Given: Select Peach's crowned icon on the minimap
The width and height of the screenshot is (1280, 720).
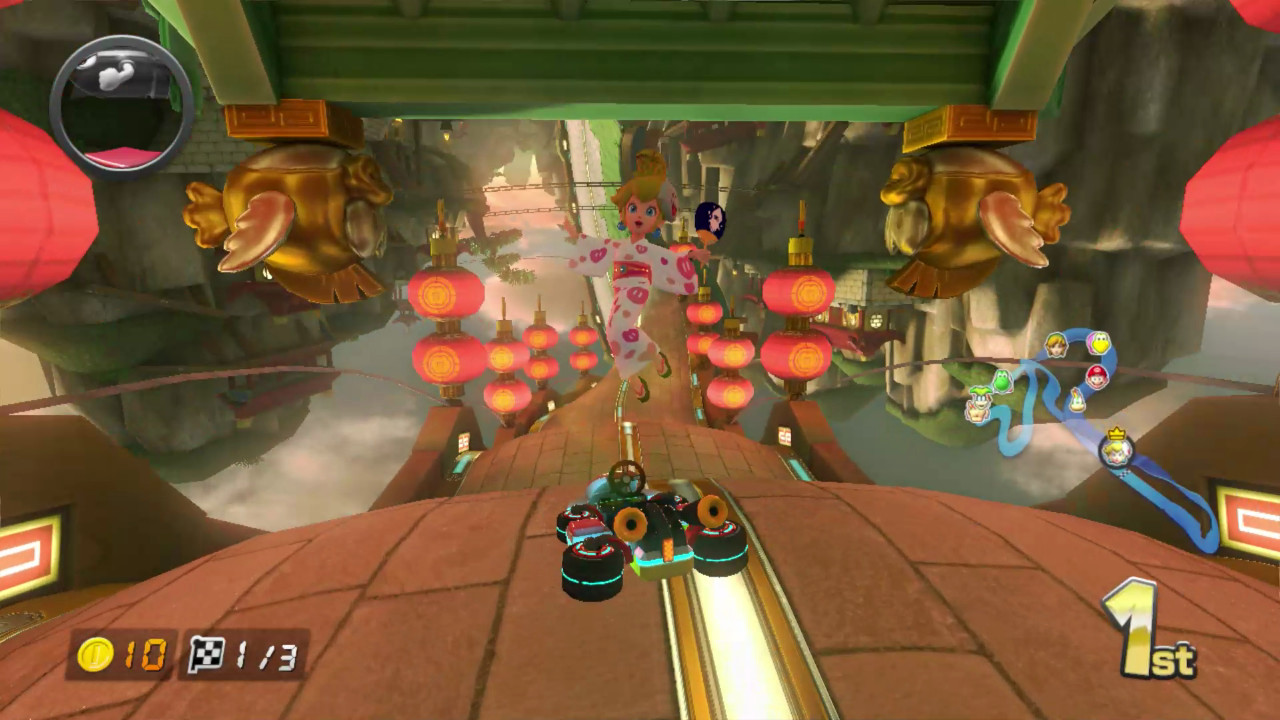Looking at the screenshot, I should click(1117, 452).
